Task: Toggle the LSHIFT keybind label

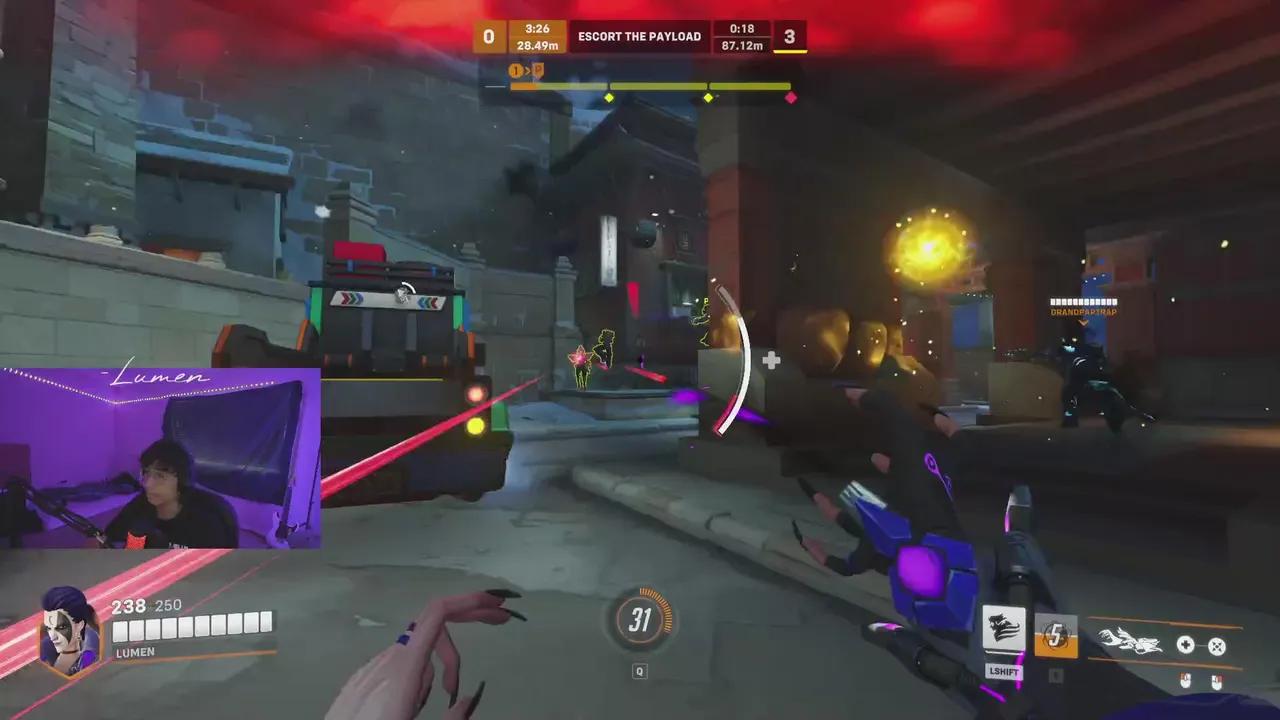Action: click(x=1005, y=672)
